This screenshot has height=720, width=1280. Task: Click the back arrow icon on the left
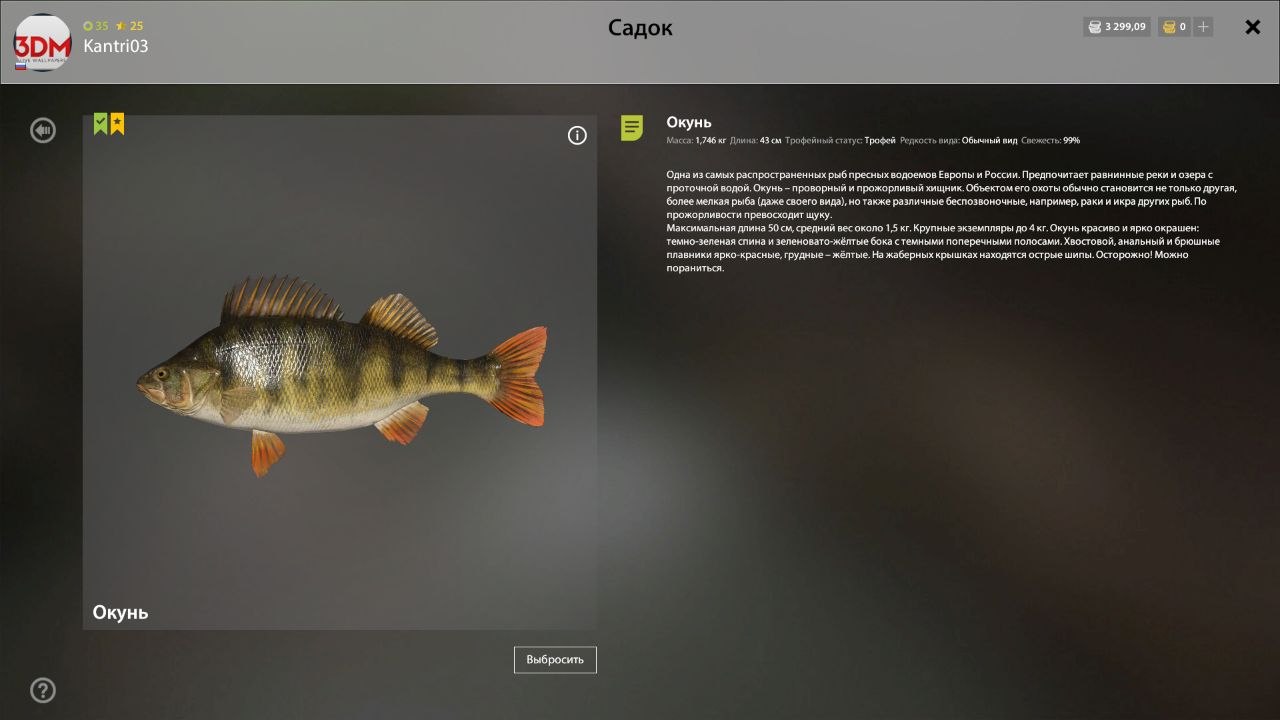point(42,129)
